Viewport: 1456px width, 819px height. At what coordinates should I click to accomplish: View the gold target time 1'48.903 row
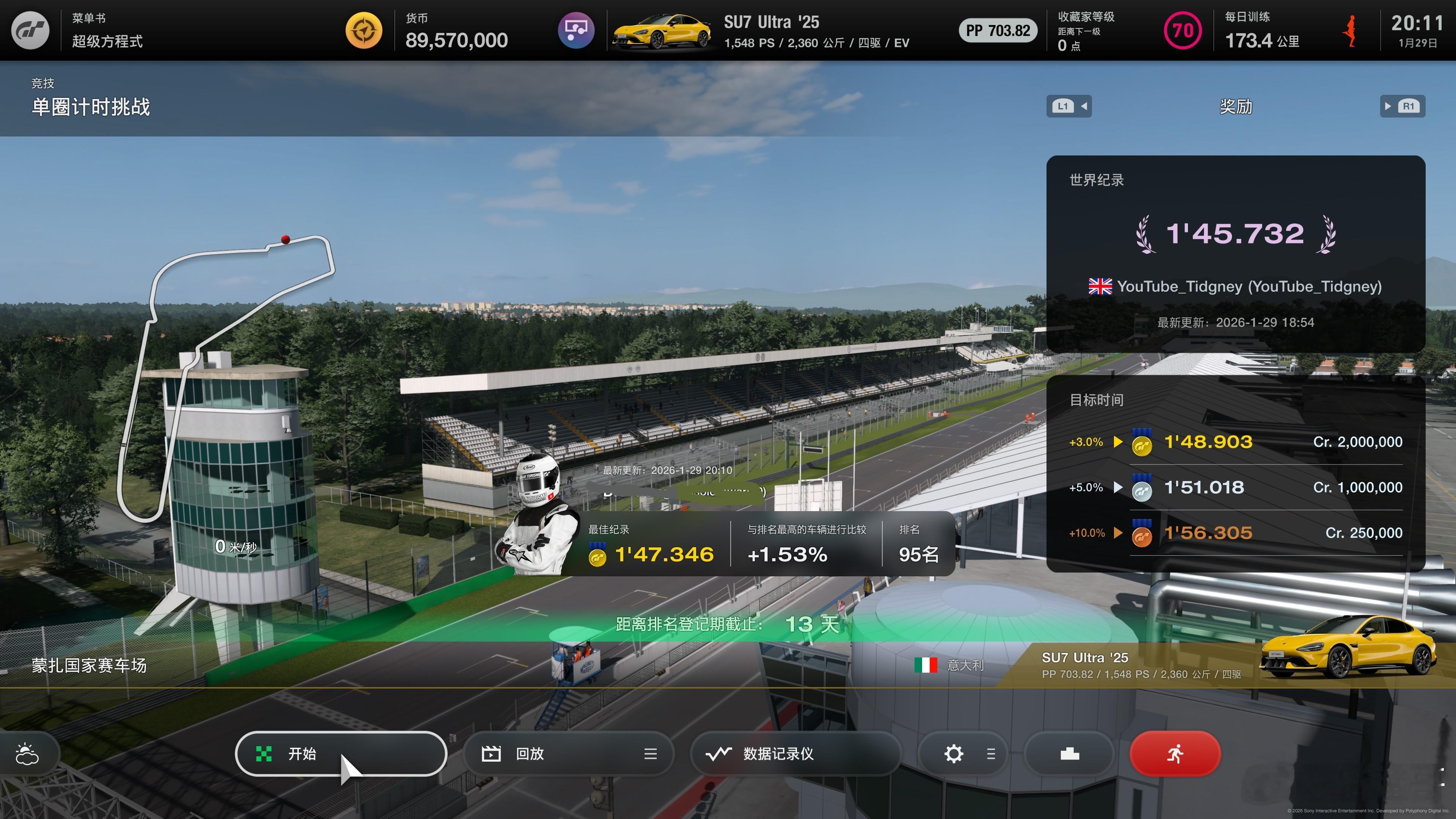click(x=1235, y=442)
